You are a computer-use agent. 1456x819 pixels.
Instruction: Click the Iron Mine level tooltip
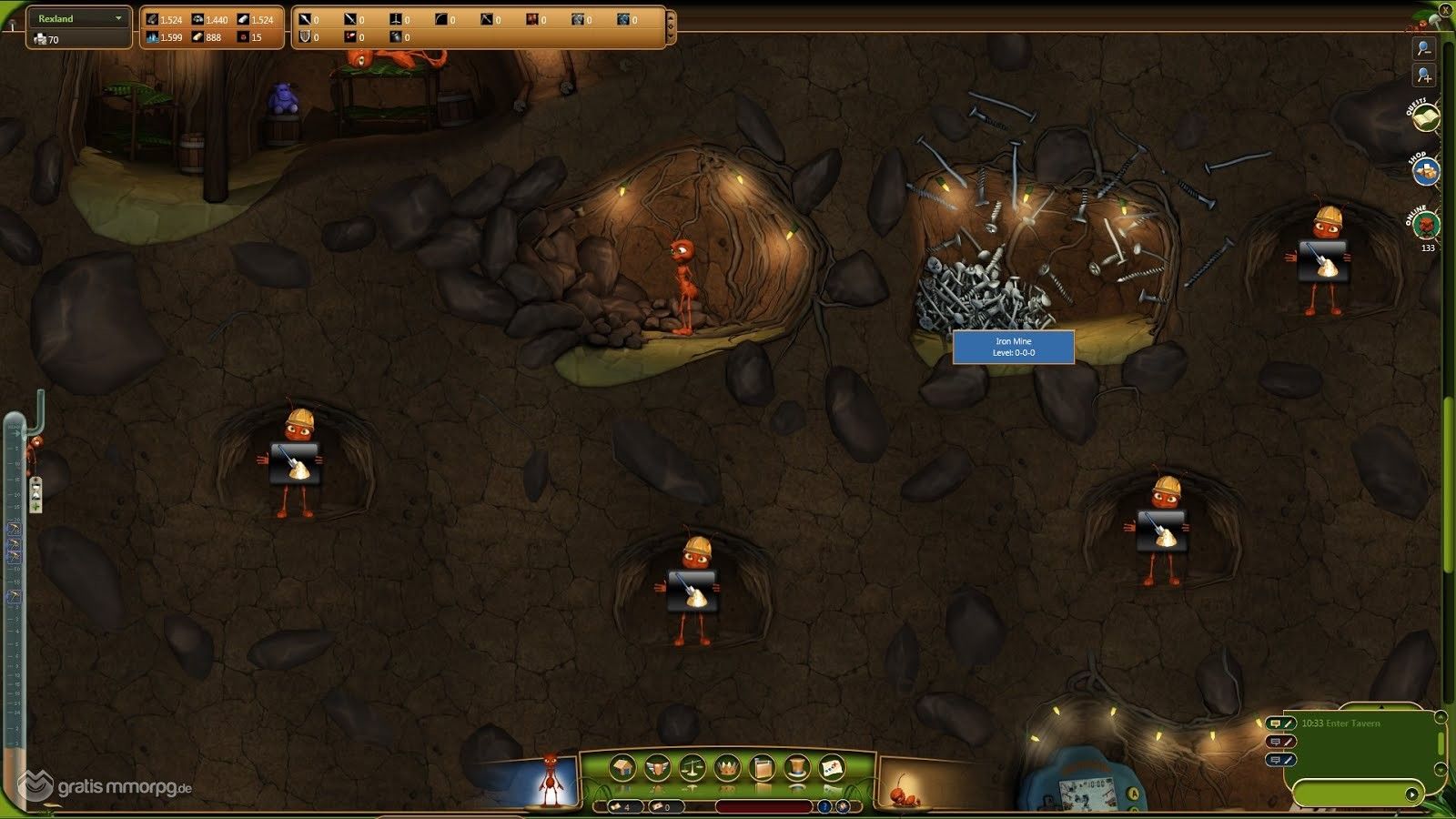point(1013,347)
